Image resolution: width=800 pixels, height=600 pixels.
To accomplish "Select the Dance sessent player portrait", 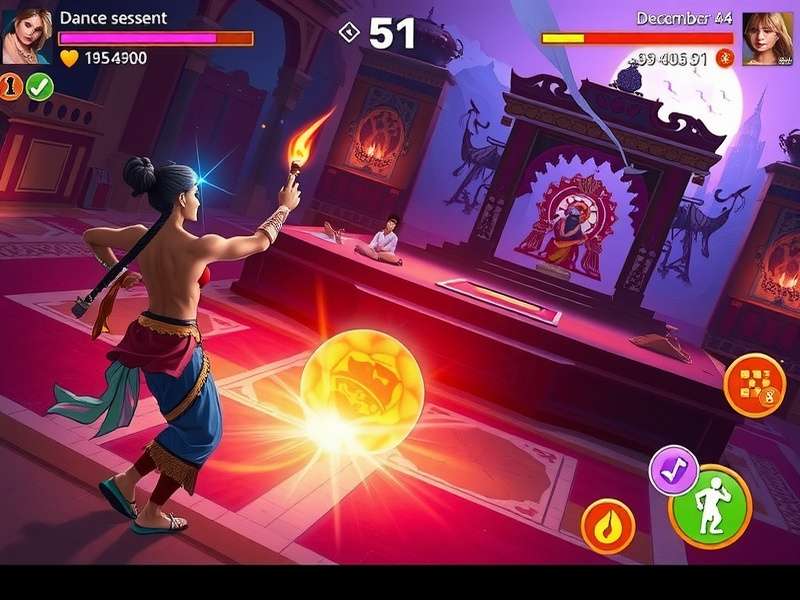I will [26, 36].
